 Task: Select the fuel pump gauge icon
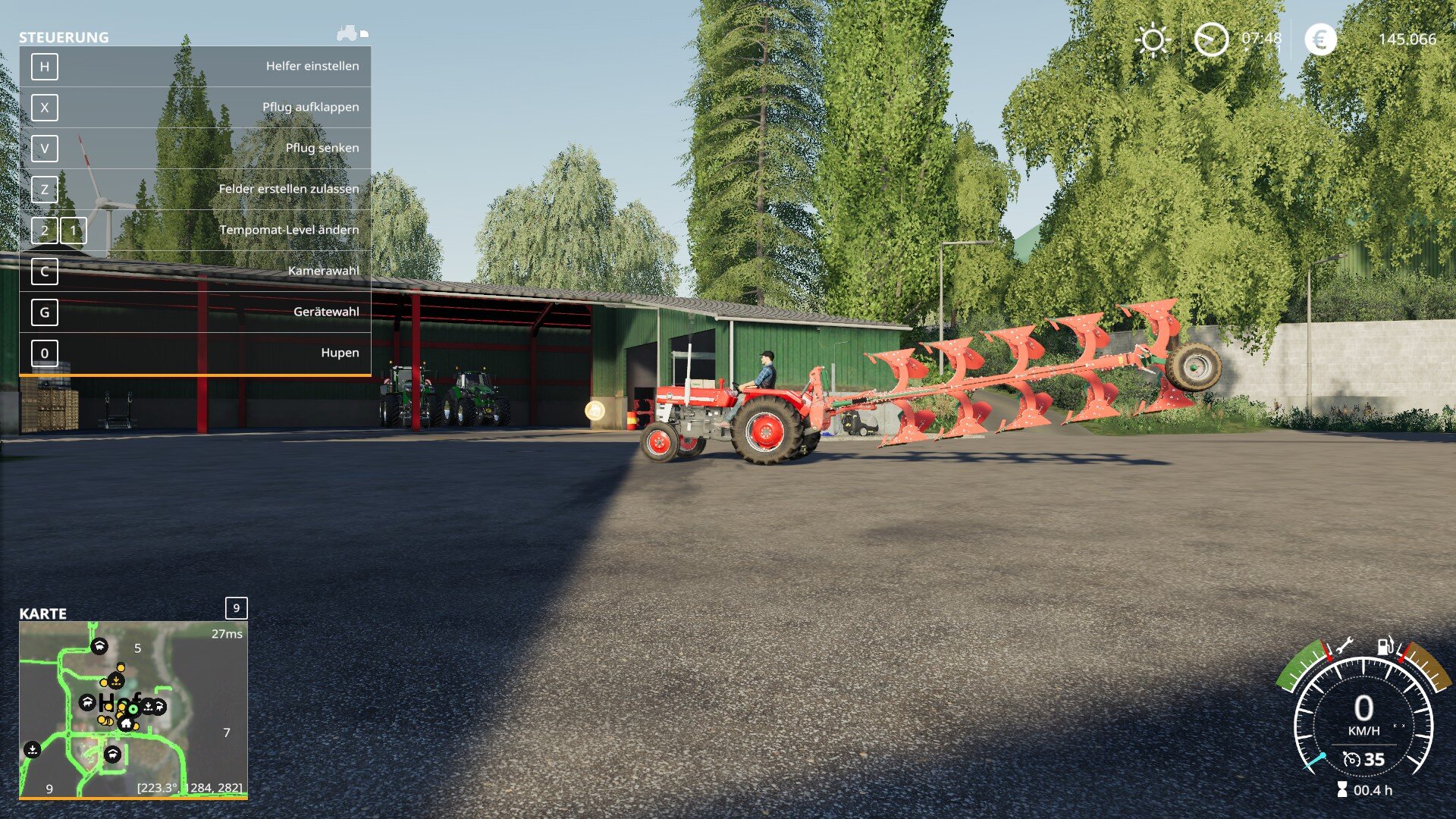(x=1385, y=646)
